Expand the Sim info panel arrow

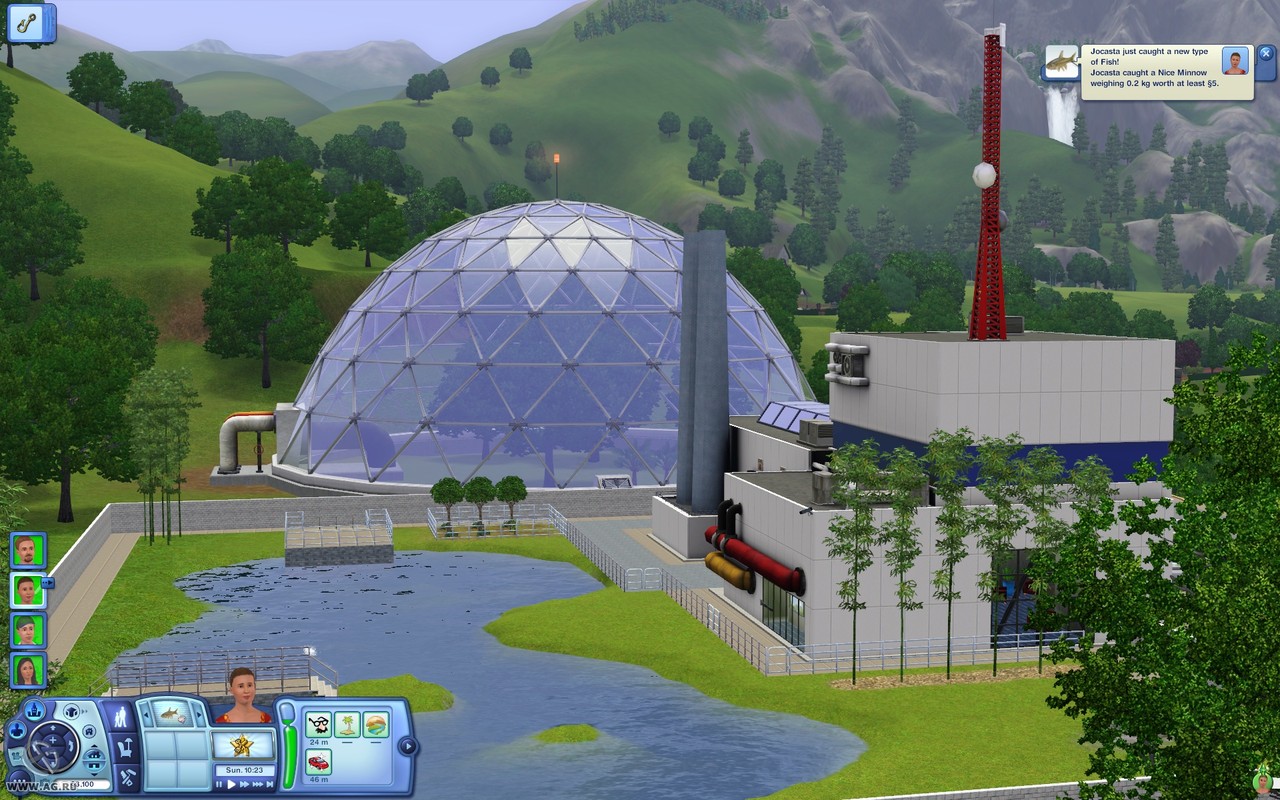[407, 746]
